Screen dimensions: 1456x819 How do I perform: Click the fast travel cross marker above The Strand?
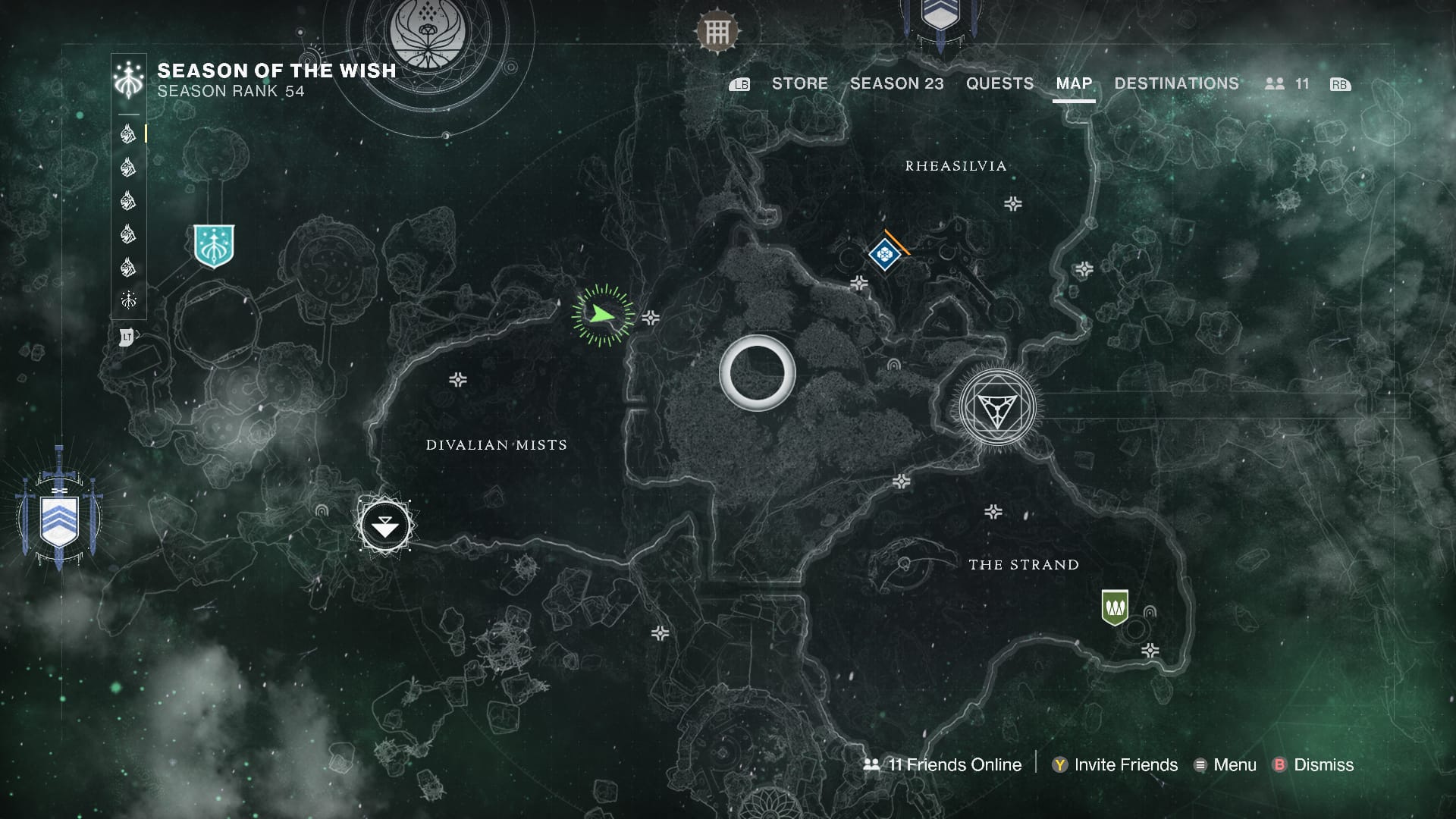pyautogui.click(x=992, y=511)
